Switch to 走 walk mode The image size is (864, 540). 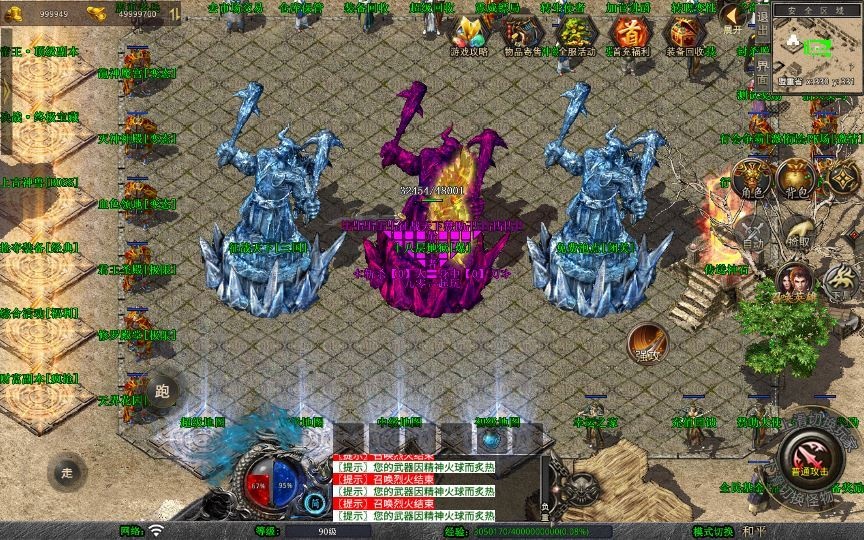coord(67,471)
